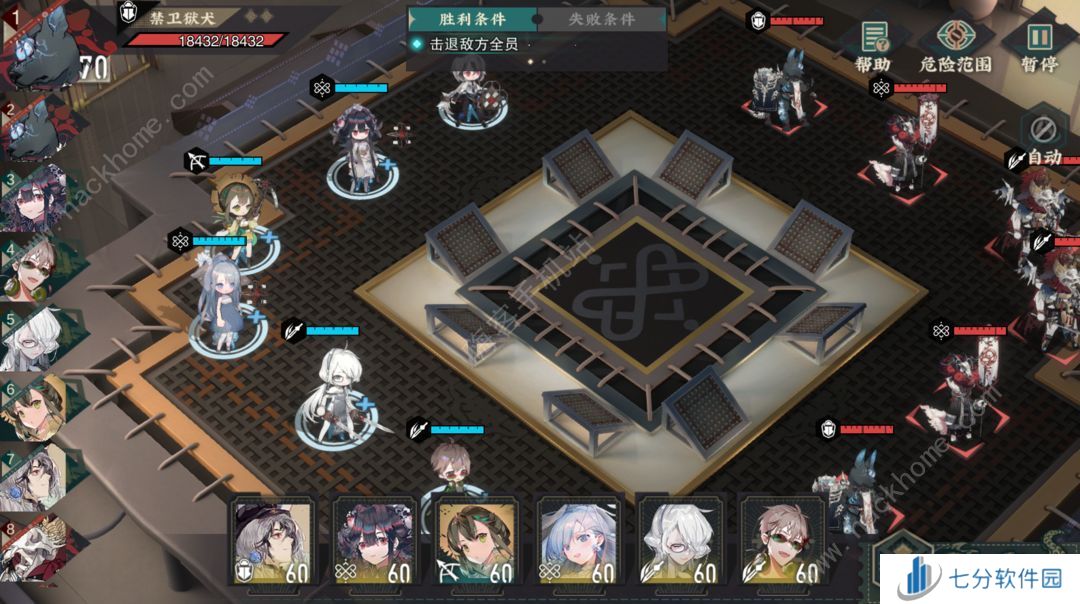This screenshot has width=1080, height=604.
Task: Show the 危险范围 danger range
Action: coord(955,45)
